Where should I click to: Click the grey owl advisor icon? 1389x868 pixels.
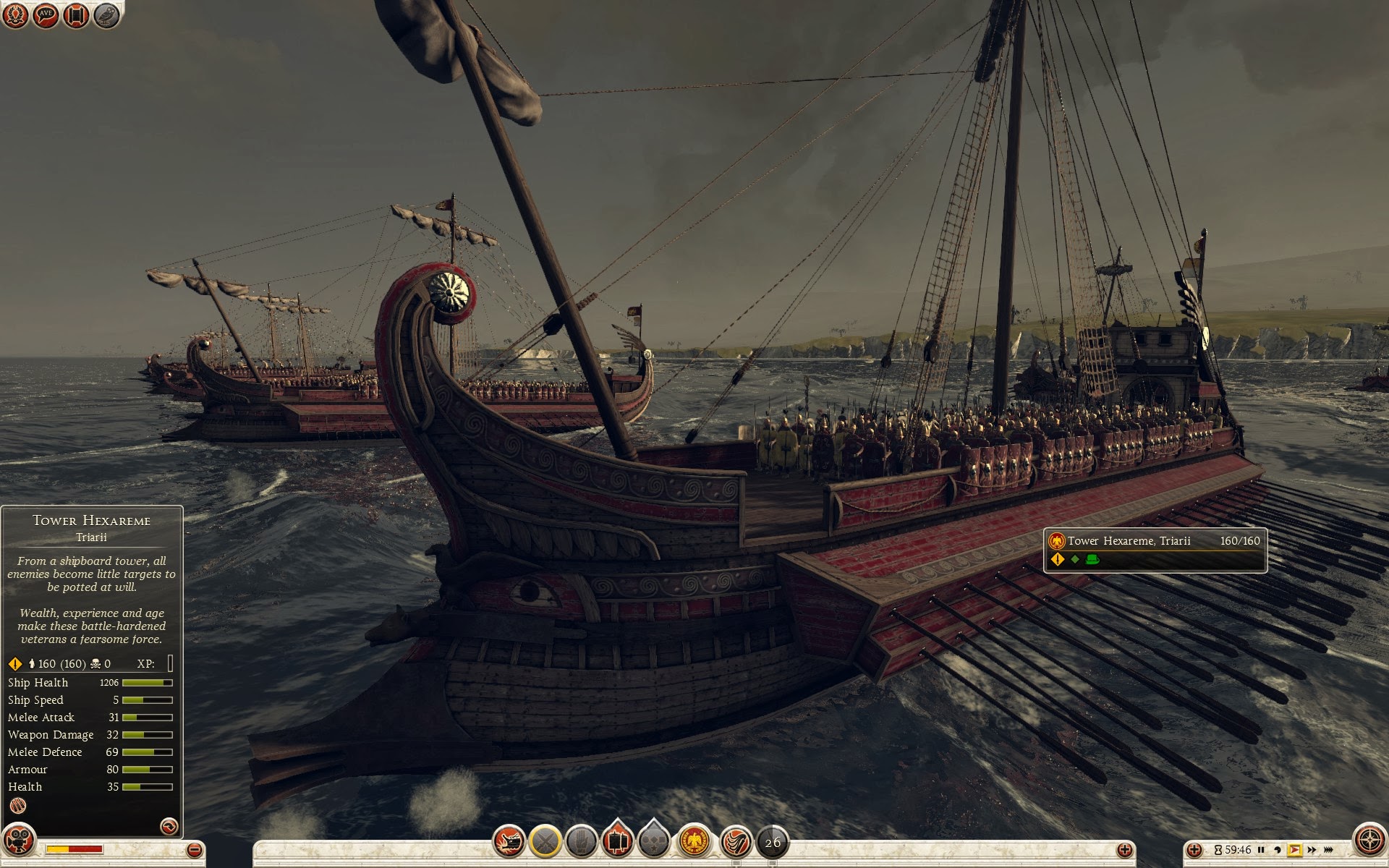106,15
